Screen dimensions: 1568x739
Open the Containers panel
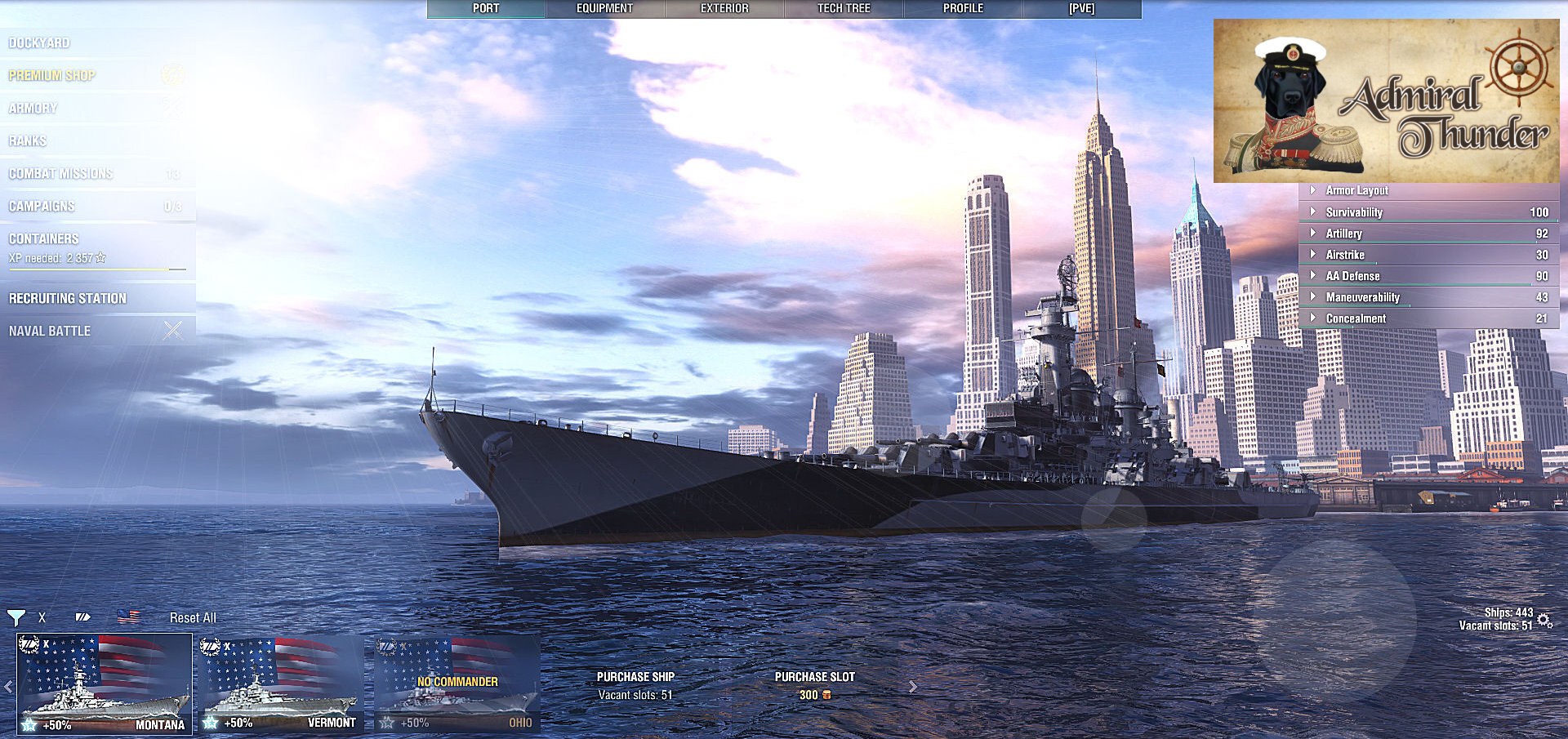click(x=44, y=239)
